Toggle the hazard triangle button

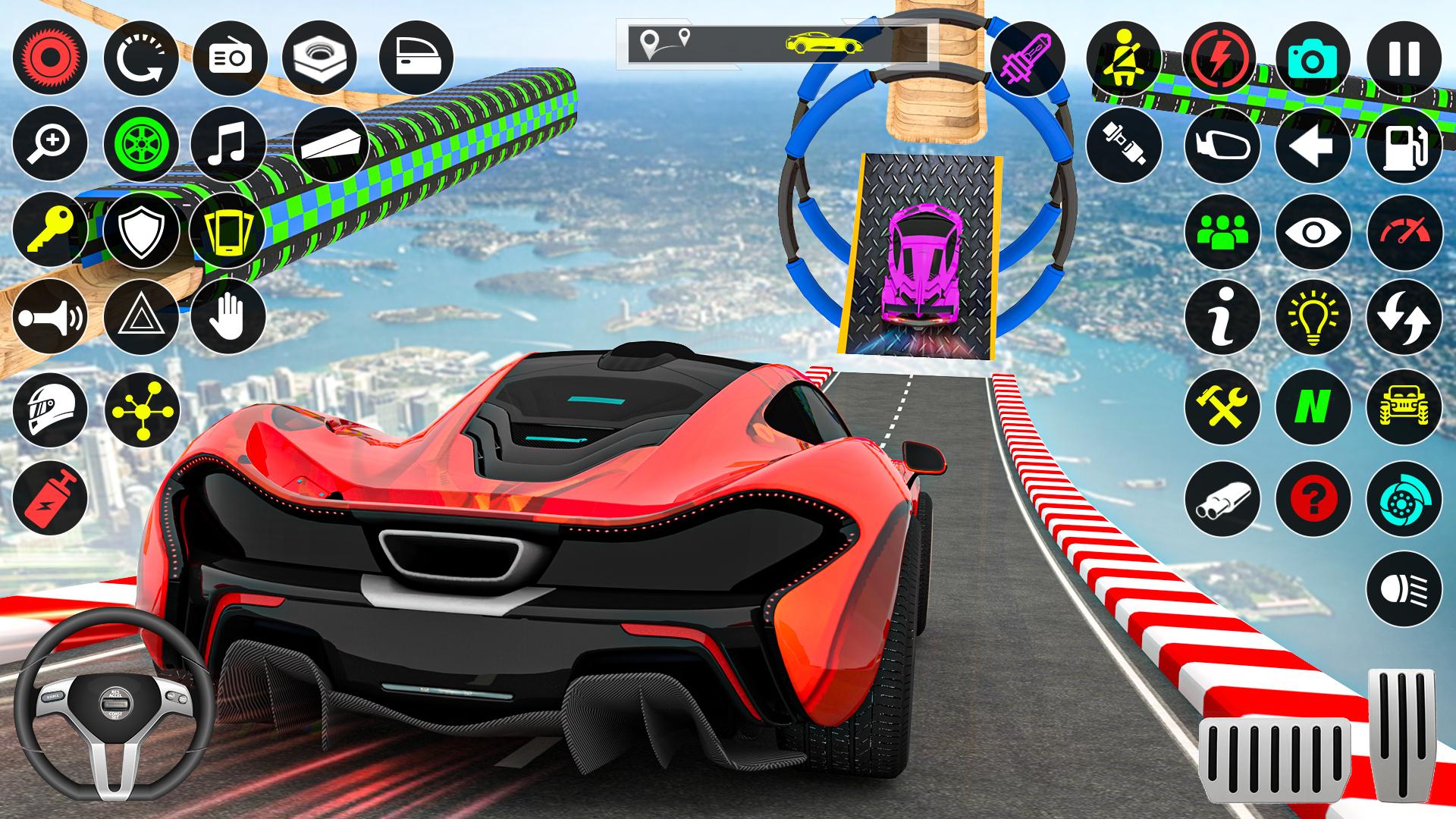140,316
